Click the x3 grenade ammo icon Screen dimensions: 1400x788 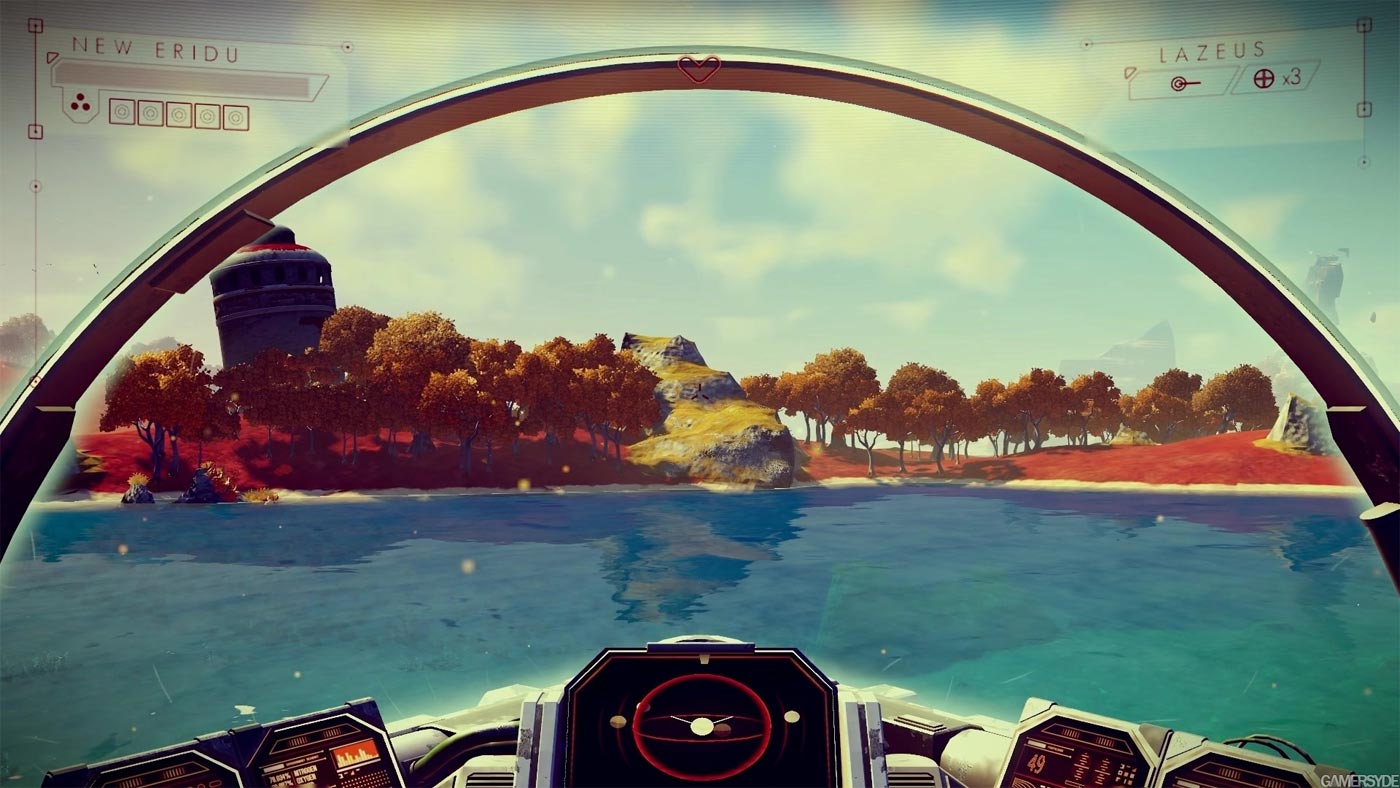1264,78
